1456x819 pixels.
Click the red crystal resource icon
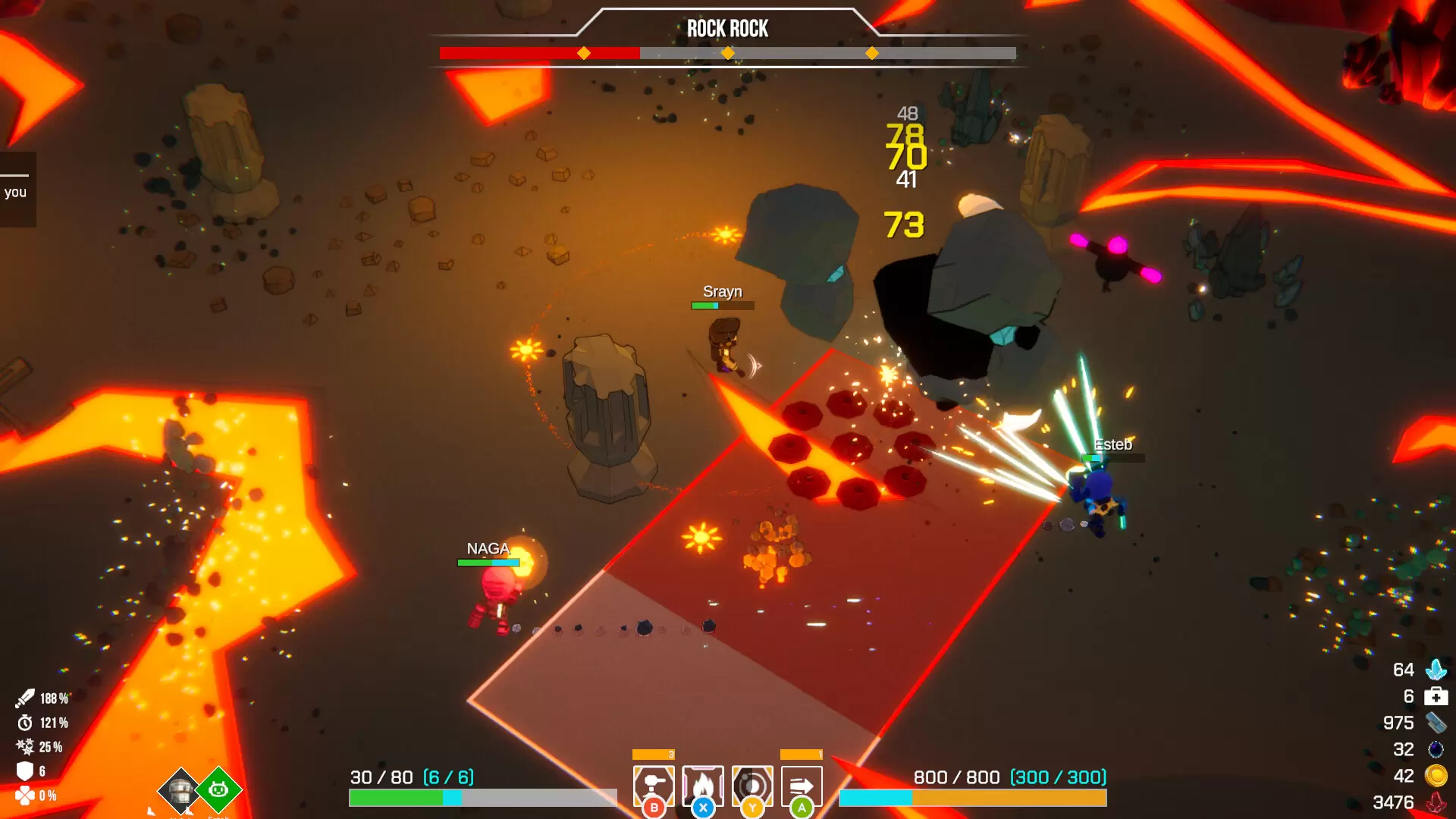tap(1436, 802)
